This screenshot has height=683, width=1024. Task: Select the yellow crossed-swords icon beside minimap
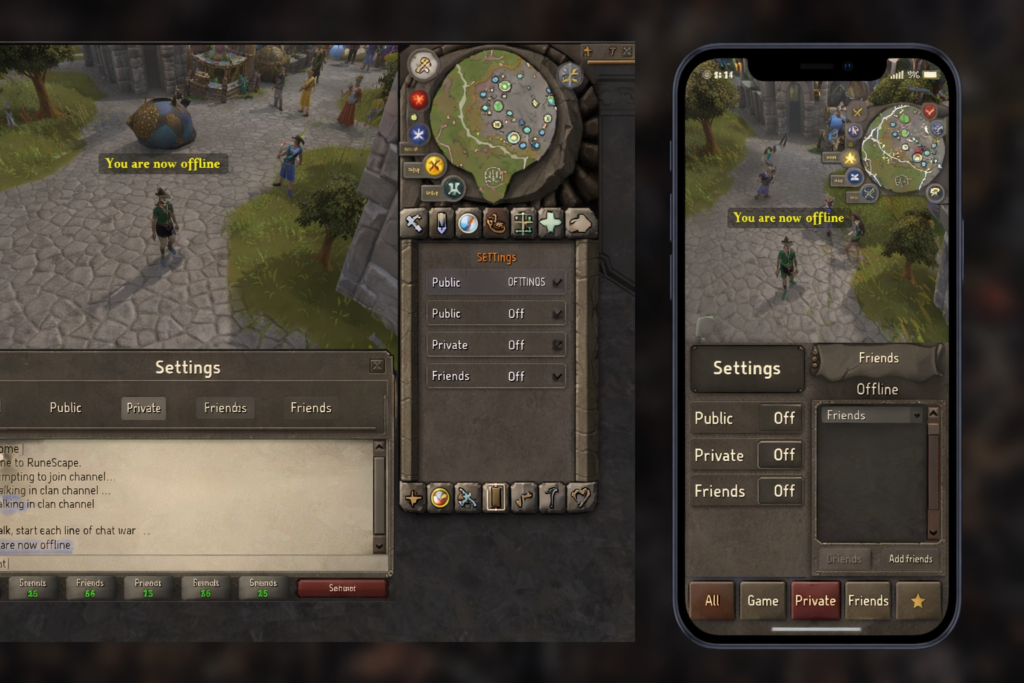click(x=434, y=165)
